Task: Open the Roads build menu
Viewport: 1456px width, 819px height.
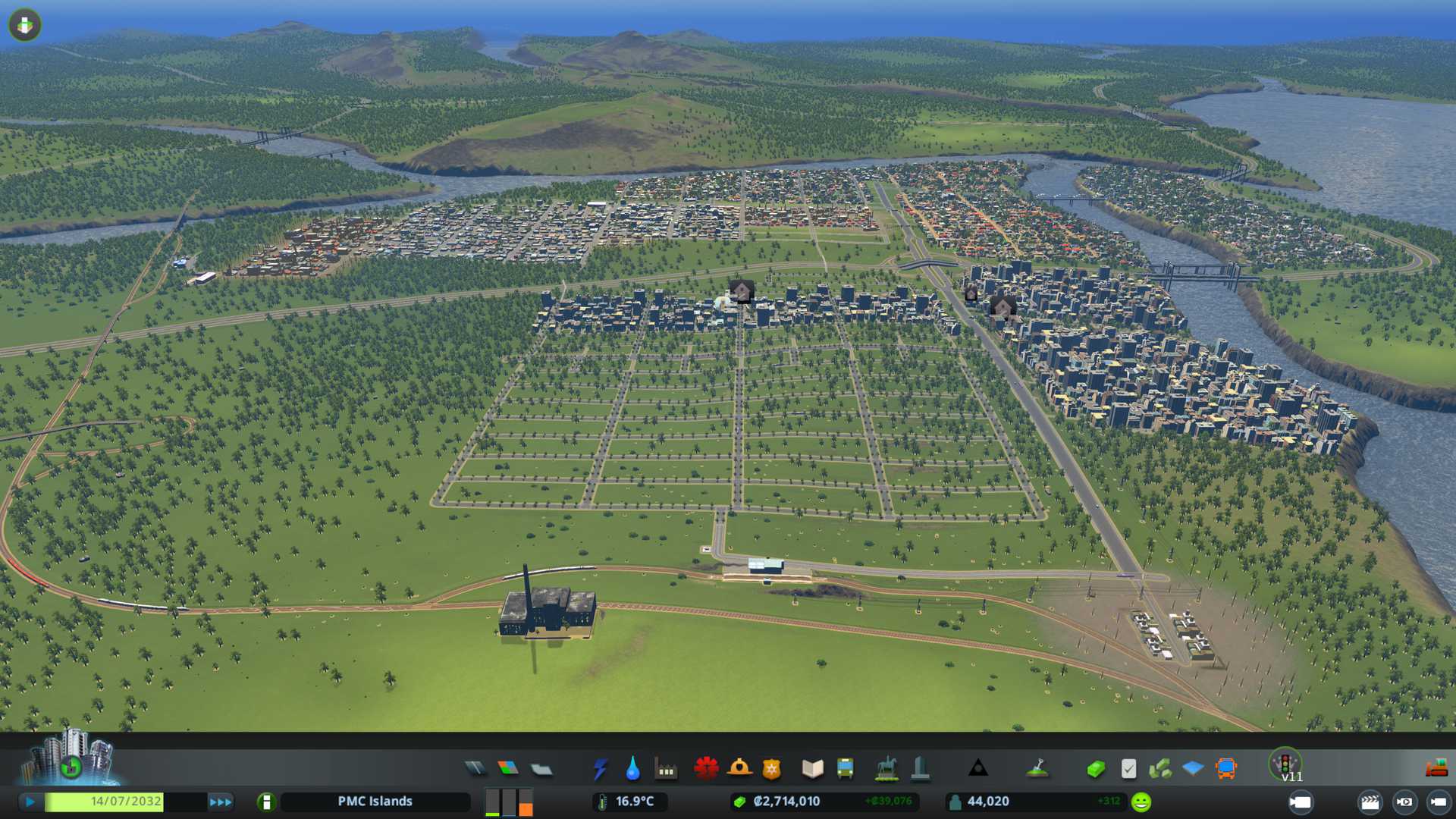Action: (x=475, y=769)
